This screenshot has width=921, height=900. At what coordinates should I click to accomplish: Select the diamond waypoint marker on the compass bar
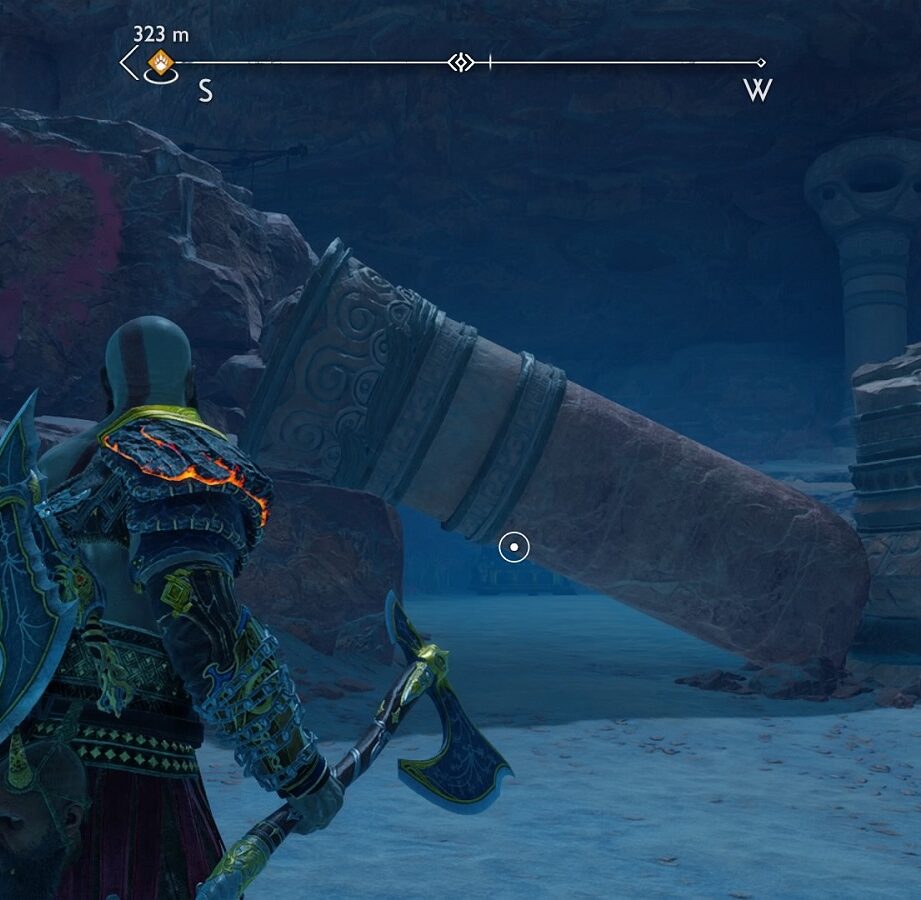[x=460, y=63]
